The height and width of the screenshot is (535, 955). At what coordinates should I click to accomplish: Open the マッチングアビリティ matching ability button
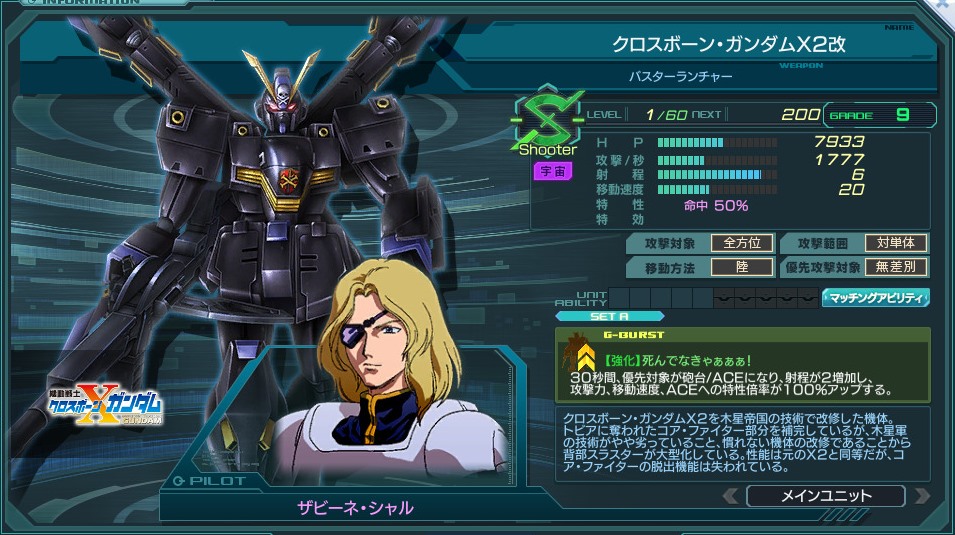(875, 298)
